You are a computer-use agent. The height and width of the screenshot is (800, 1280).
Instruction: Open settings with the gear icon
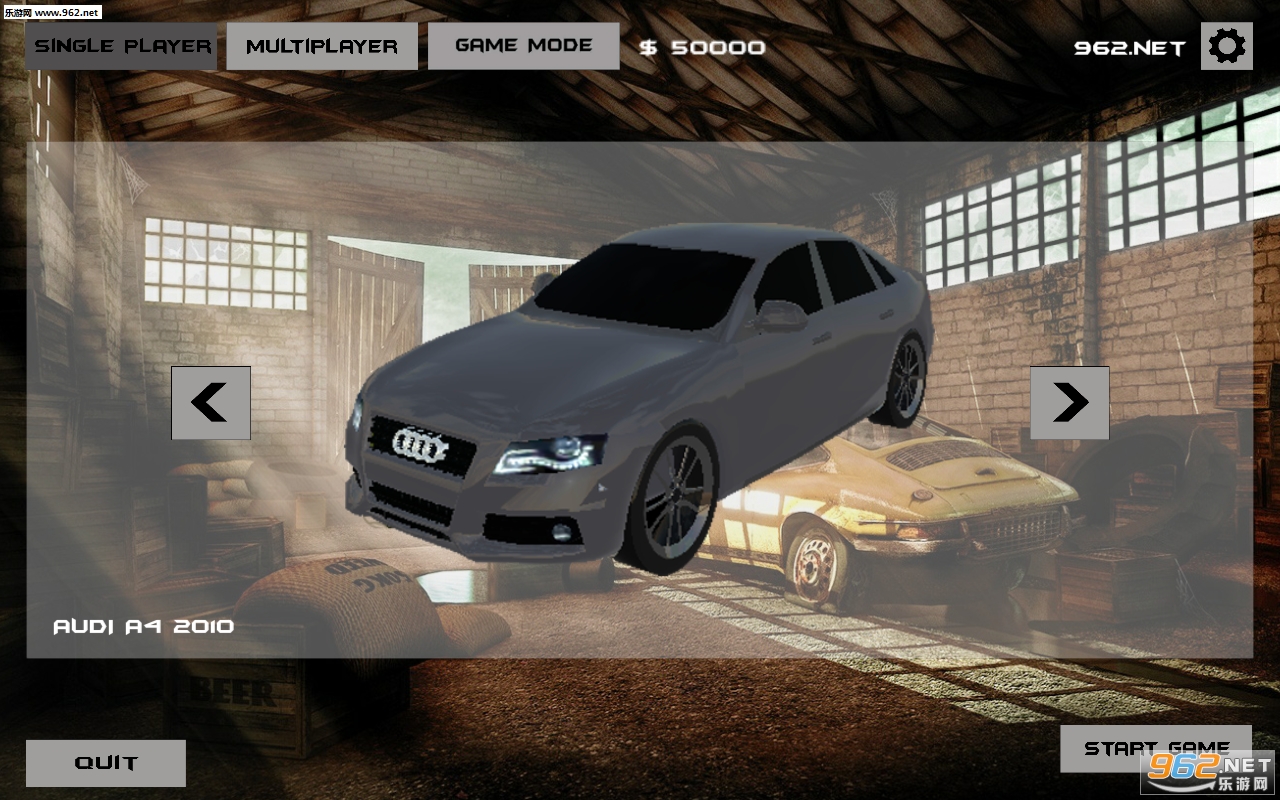tap(1227, 46)
